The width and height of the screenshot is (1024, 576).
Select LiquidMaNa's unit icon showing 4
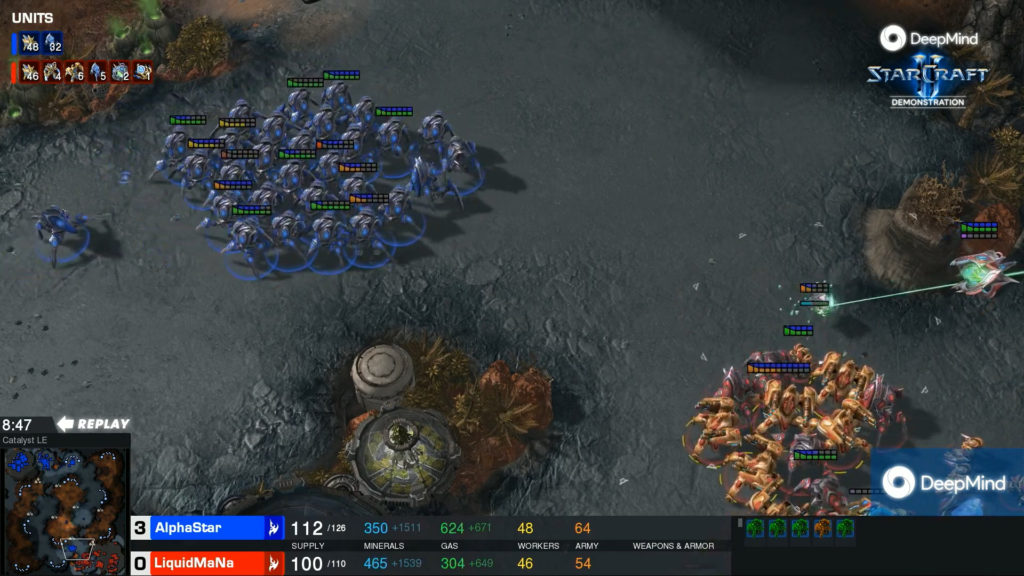click(x=52, y=72)
